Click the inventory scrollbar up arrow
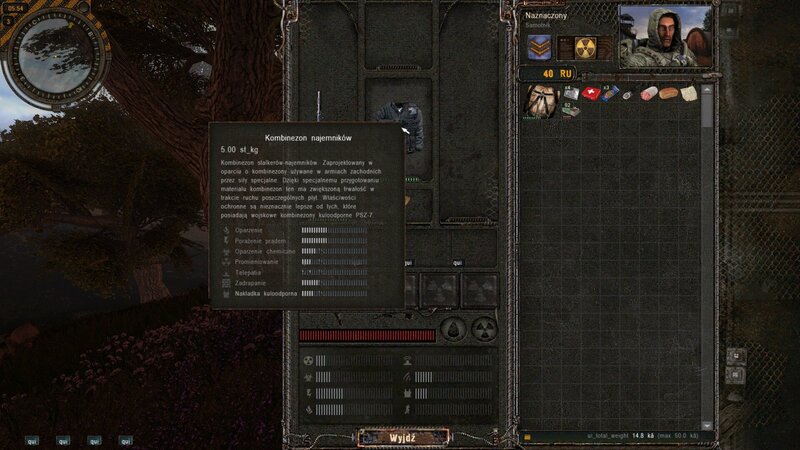The height and width of the screenshot is (450, 800). [708, 88]
